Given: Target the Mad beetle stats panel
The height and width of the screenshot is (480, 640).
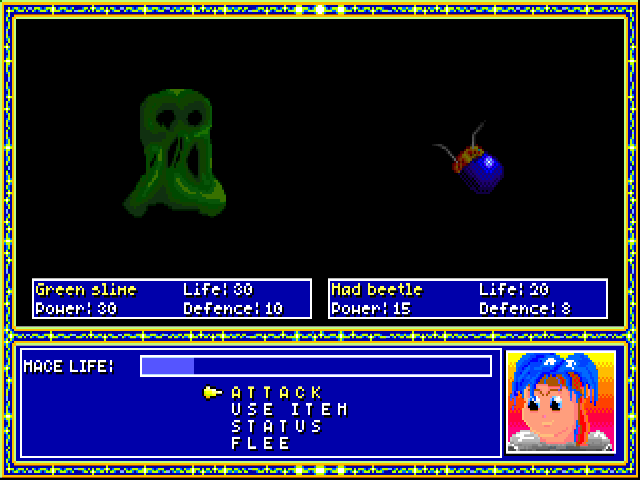Looking at the screenshot, I should pyautogui.click(x=467, y=299).
